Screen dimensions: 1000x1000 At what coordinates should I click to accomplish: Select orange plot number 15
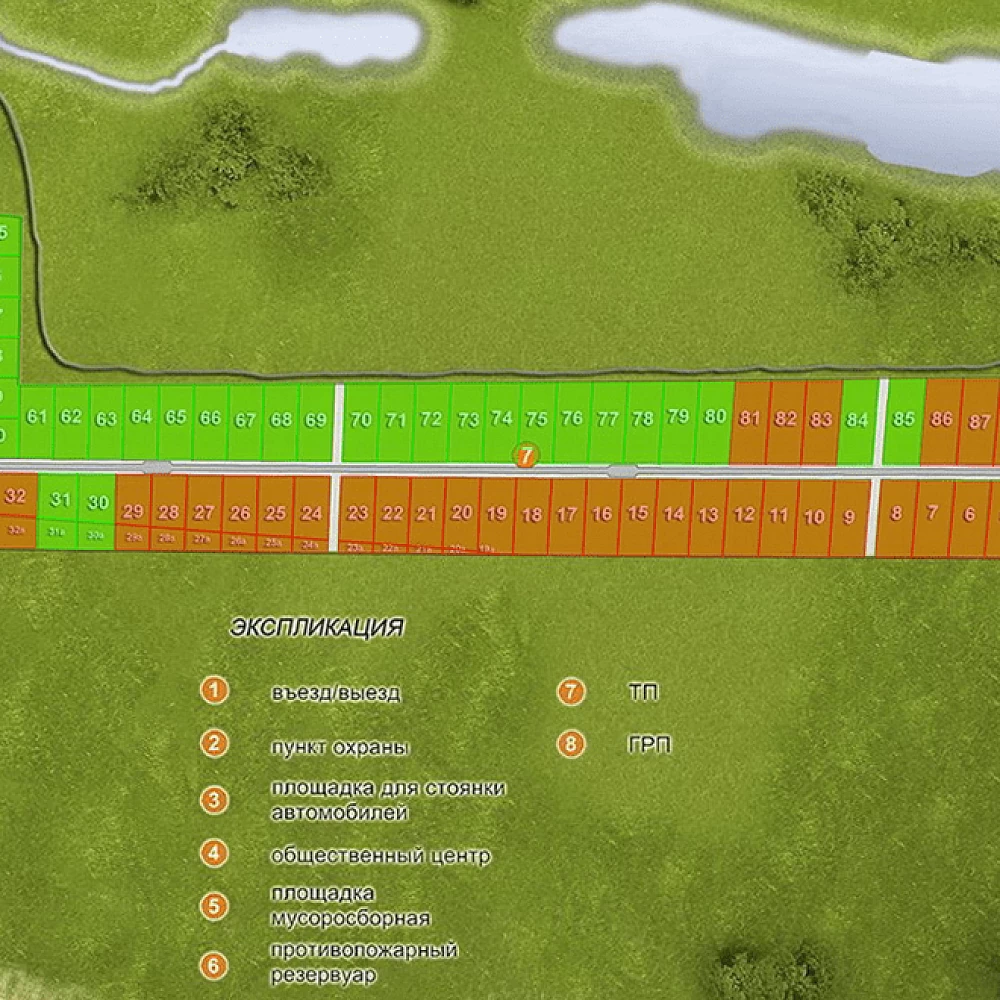[638, 514]
